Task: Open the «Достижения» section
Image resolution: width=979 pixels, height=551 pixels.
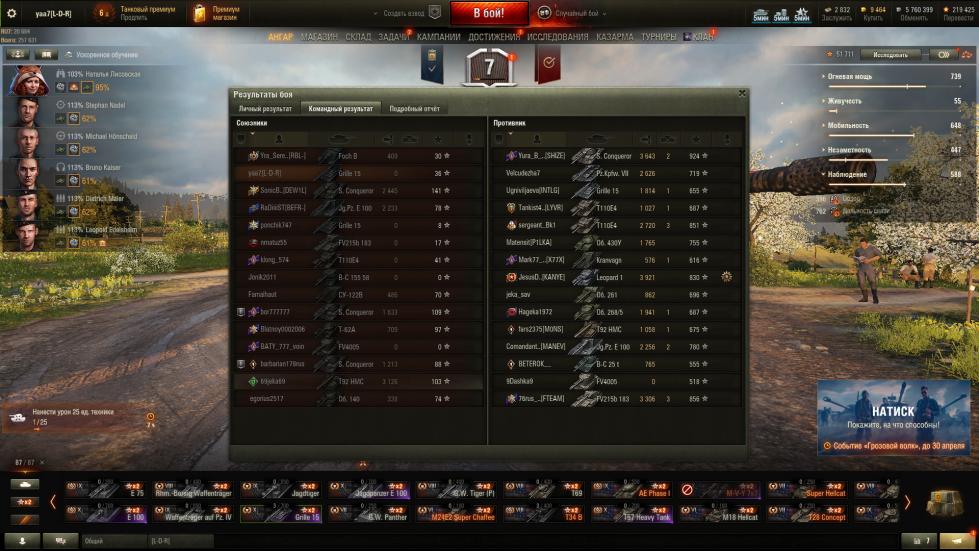Action: (x=494, y=37)
